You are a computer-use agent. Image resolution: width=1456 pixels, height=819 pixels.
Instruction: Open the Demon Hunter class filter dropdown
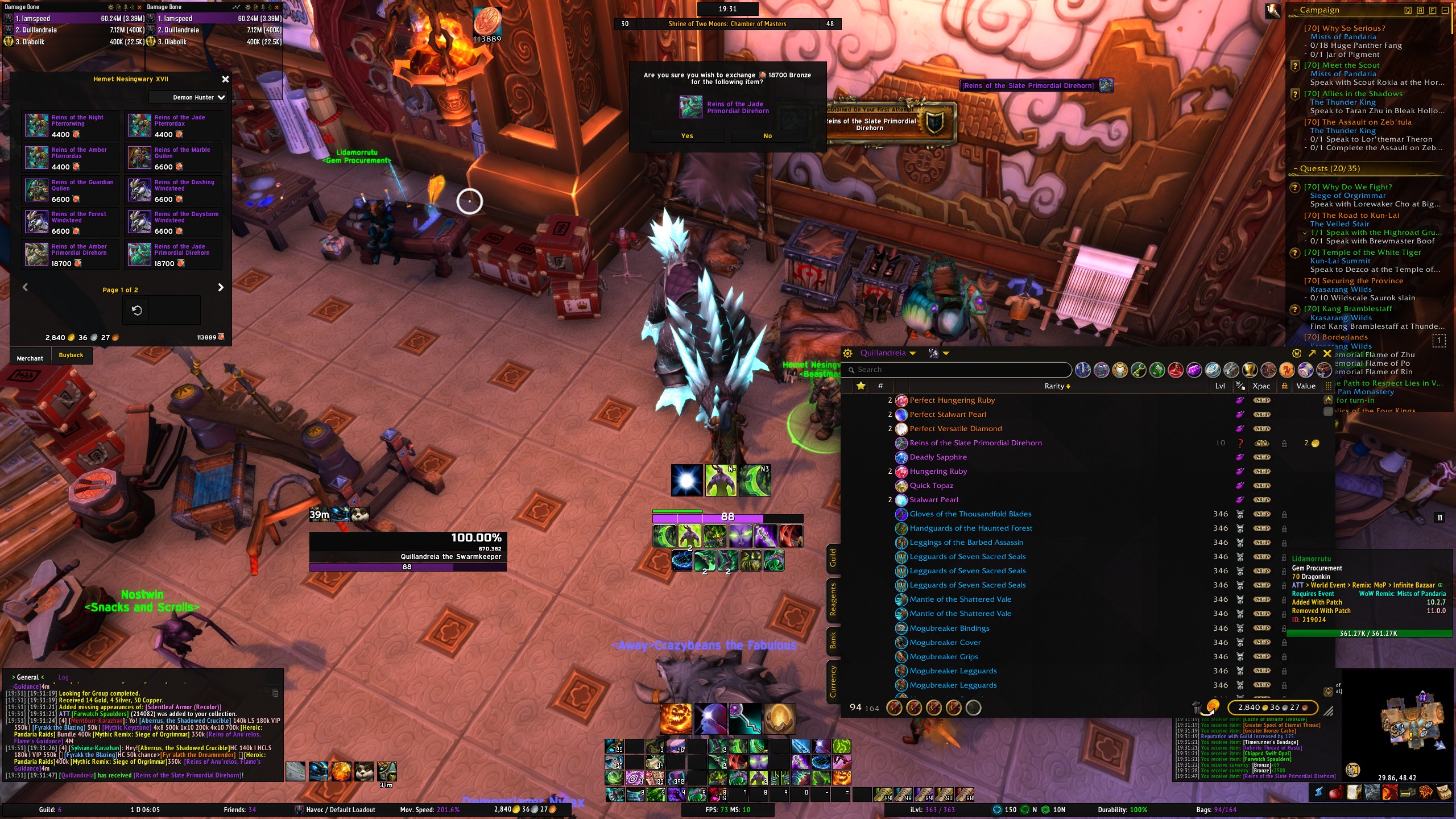pyautogui.click(x=198, y=97)
